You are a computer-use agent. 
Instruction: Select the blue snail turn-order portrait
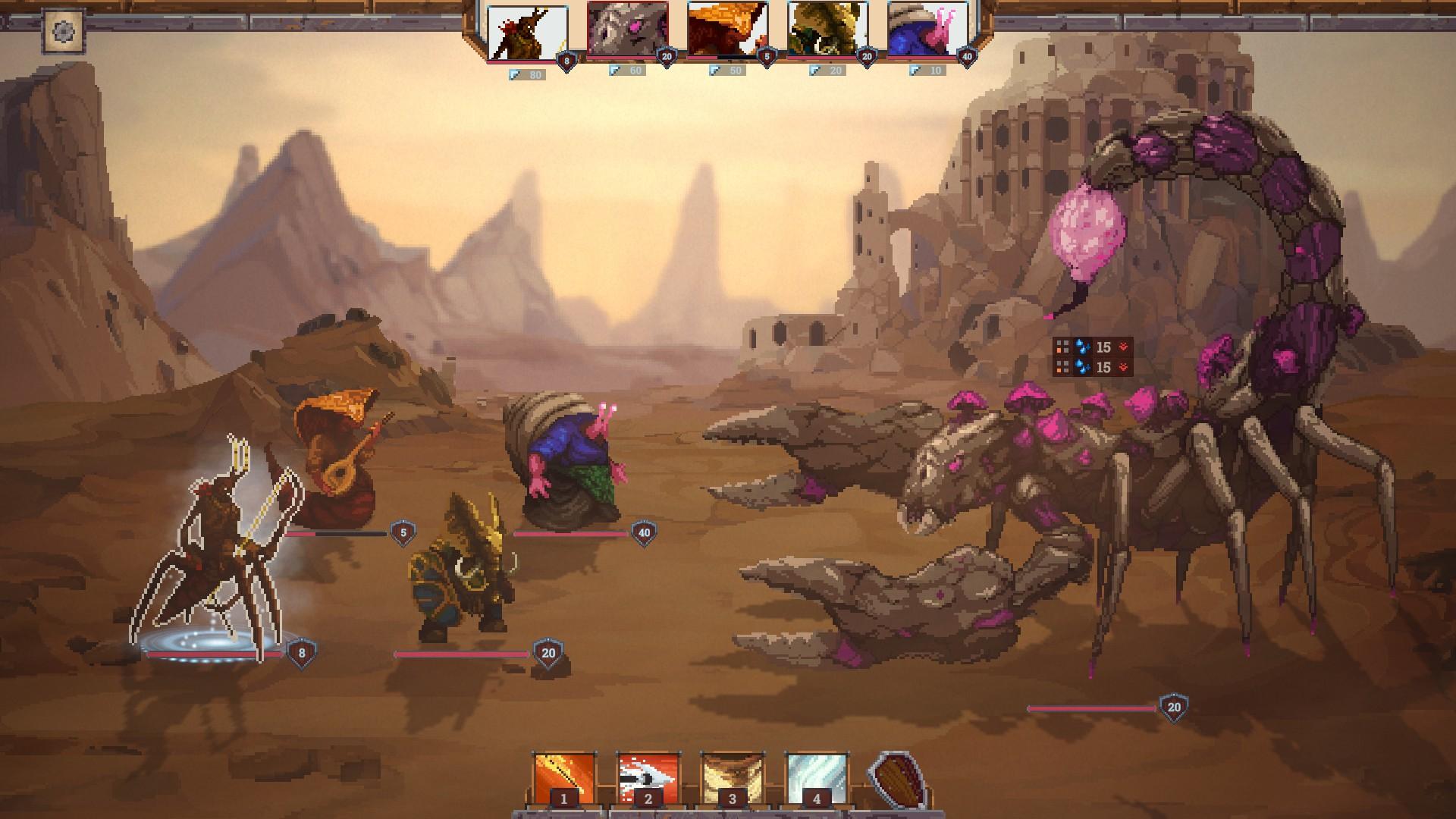point(927,30)
